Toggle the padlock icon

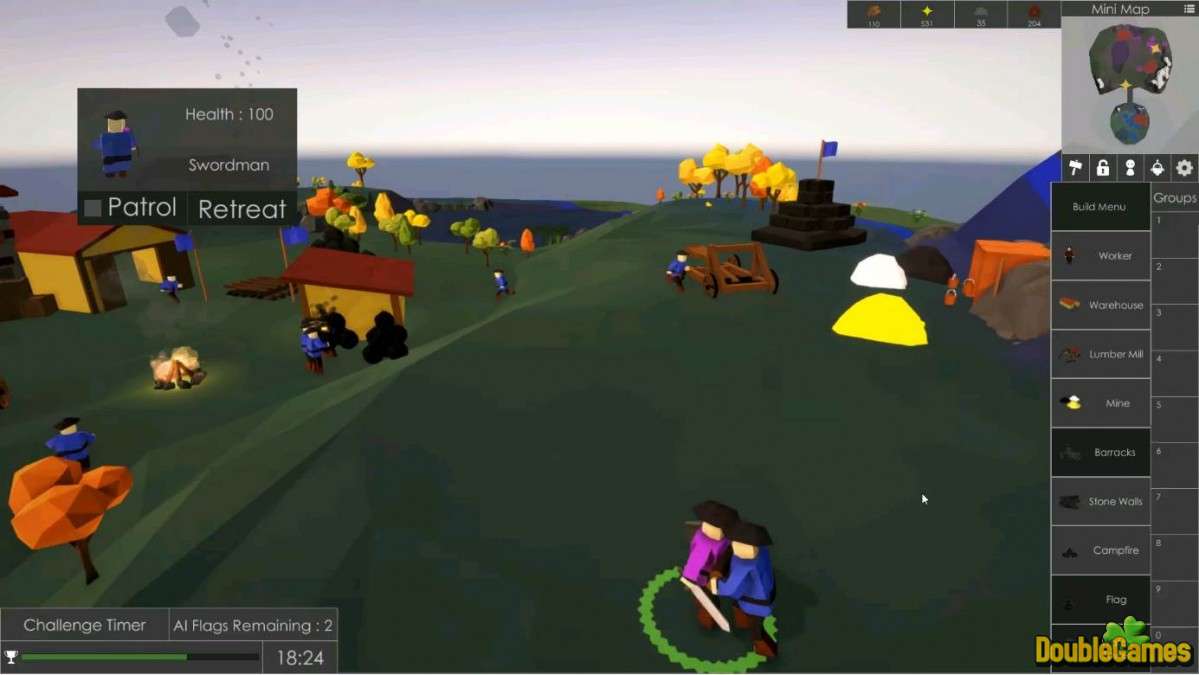tap(1103, 167)
